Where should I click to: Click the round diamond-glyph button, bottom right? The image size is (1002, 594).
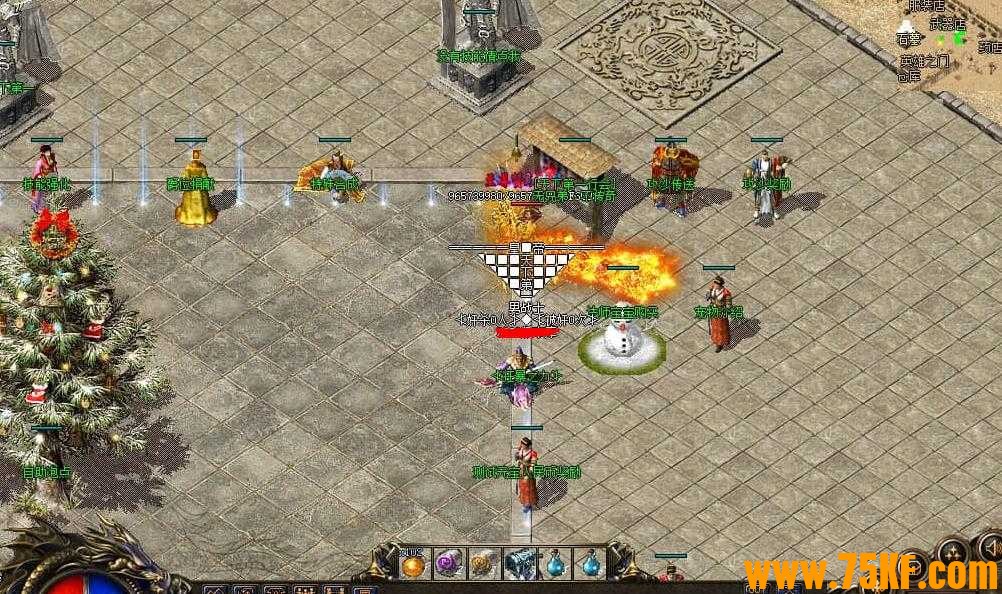pos(954,552)
